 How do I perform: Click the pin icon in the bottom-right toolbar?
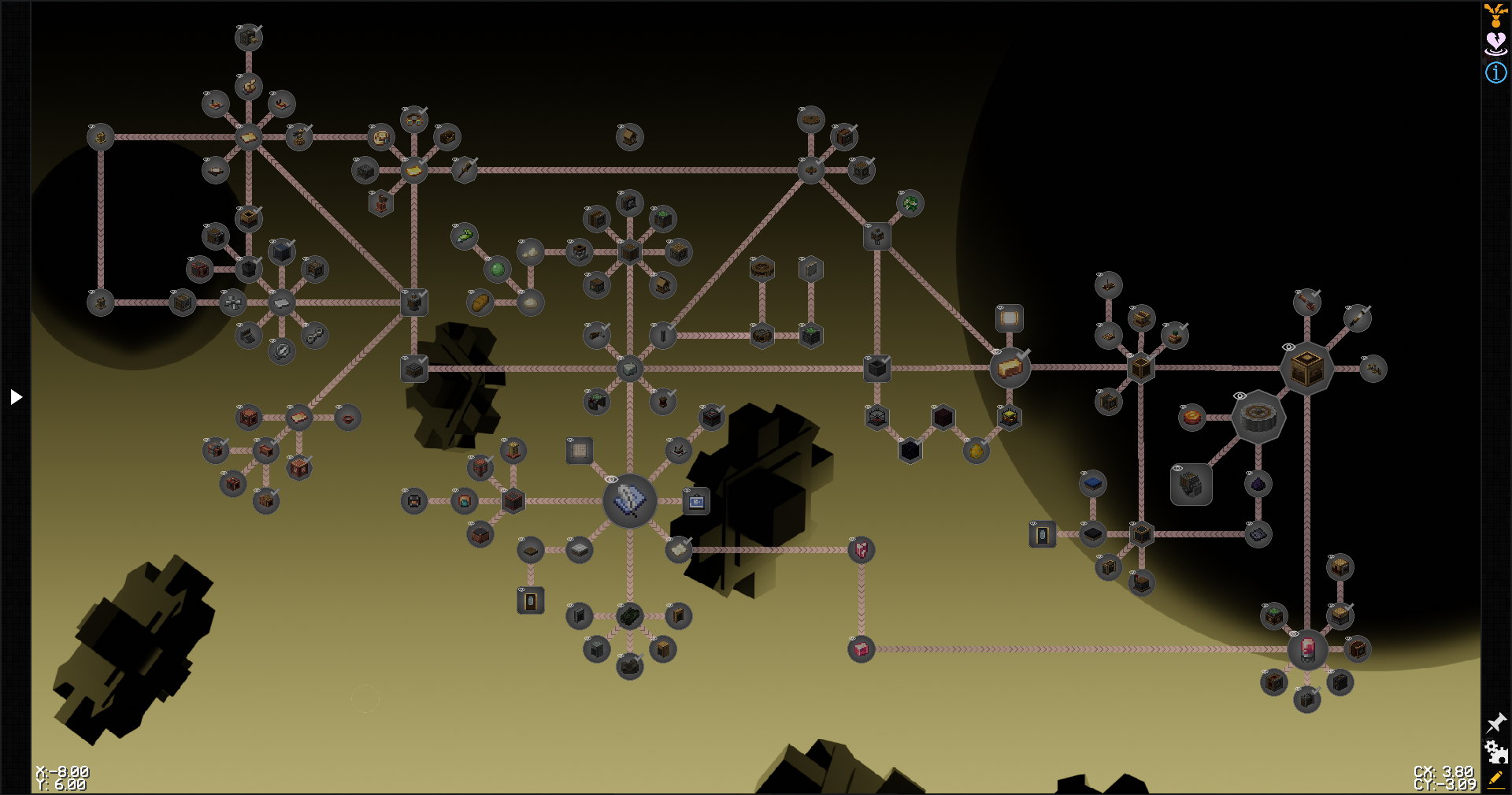point(1495,722)
